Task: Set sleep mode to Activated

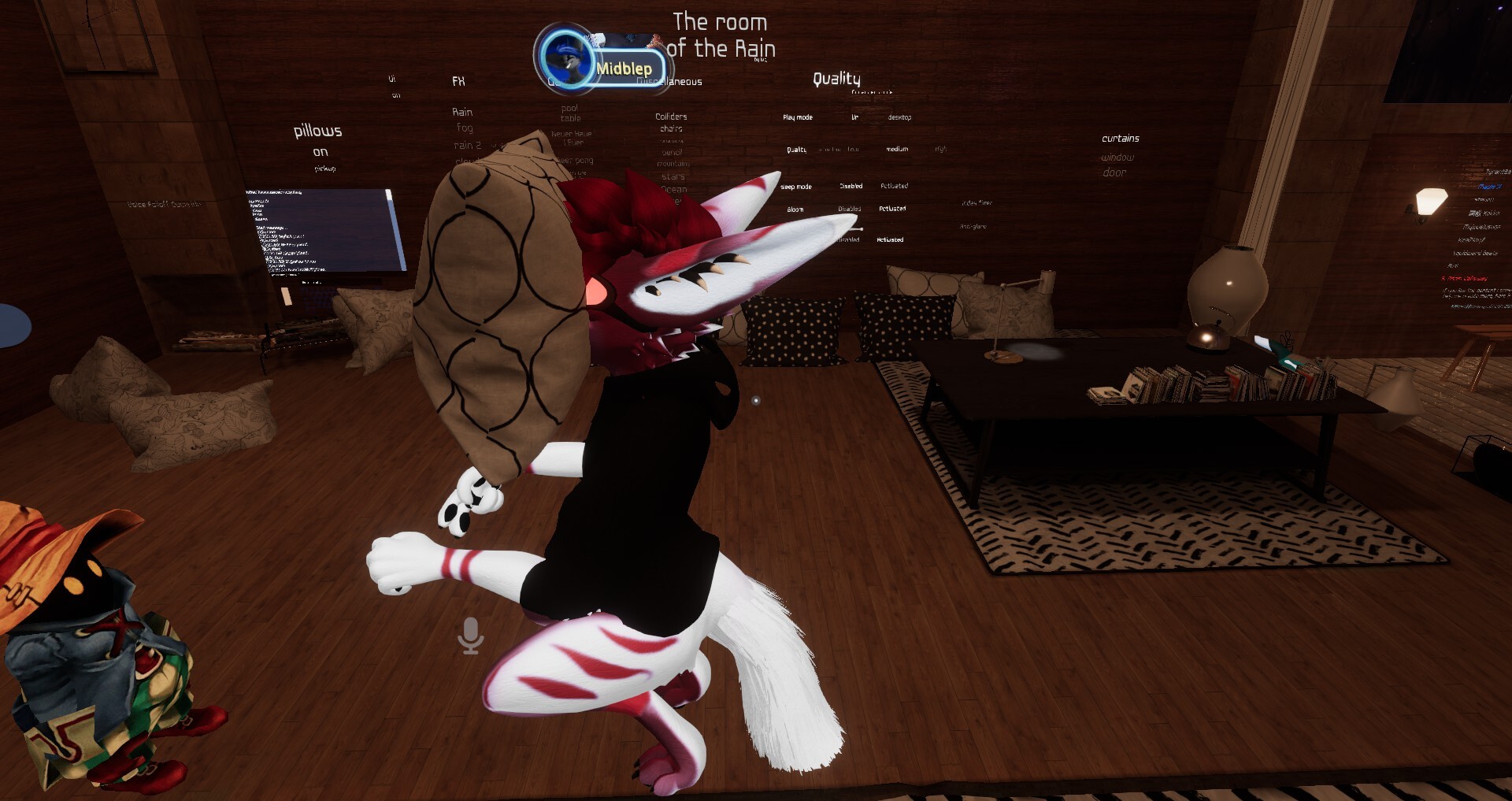Action: [x=894, y=187]
